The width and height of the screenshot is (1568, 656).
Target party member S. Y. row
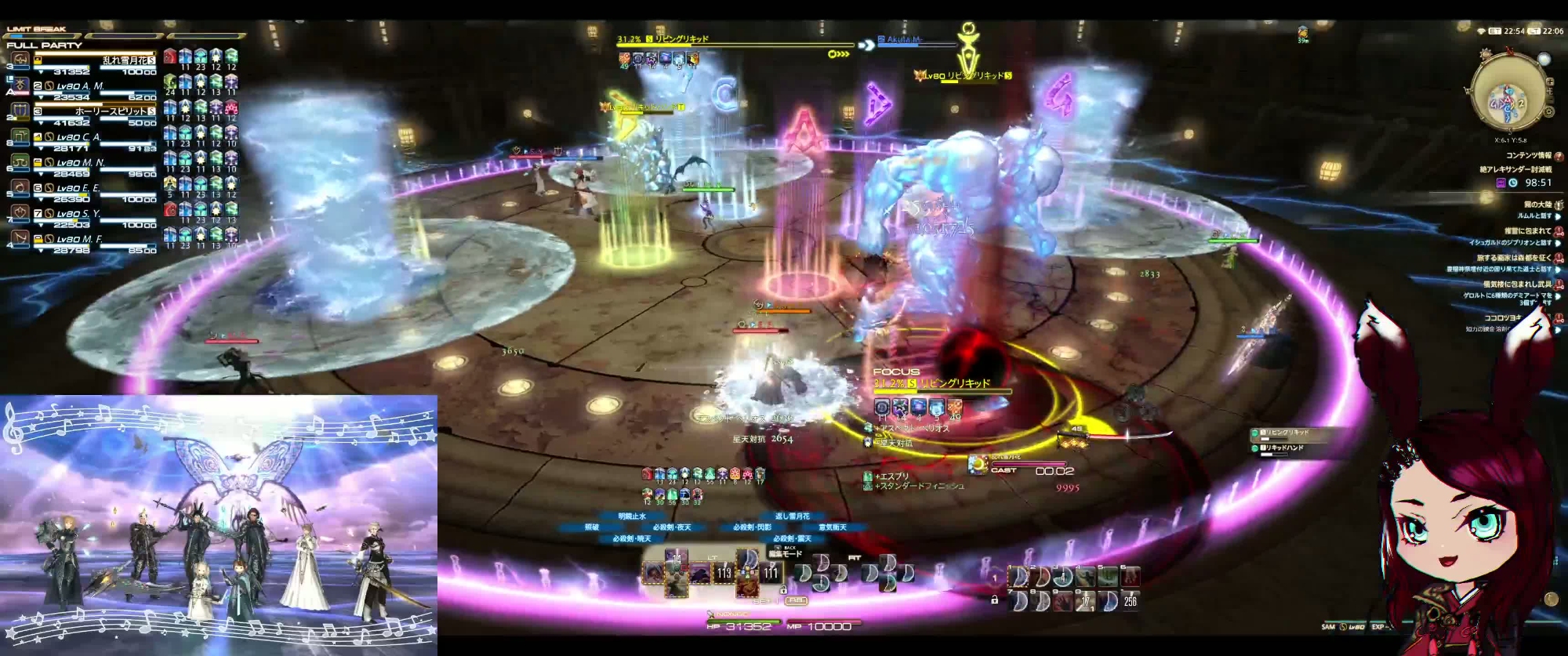[x=82, y=213]
